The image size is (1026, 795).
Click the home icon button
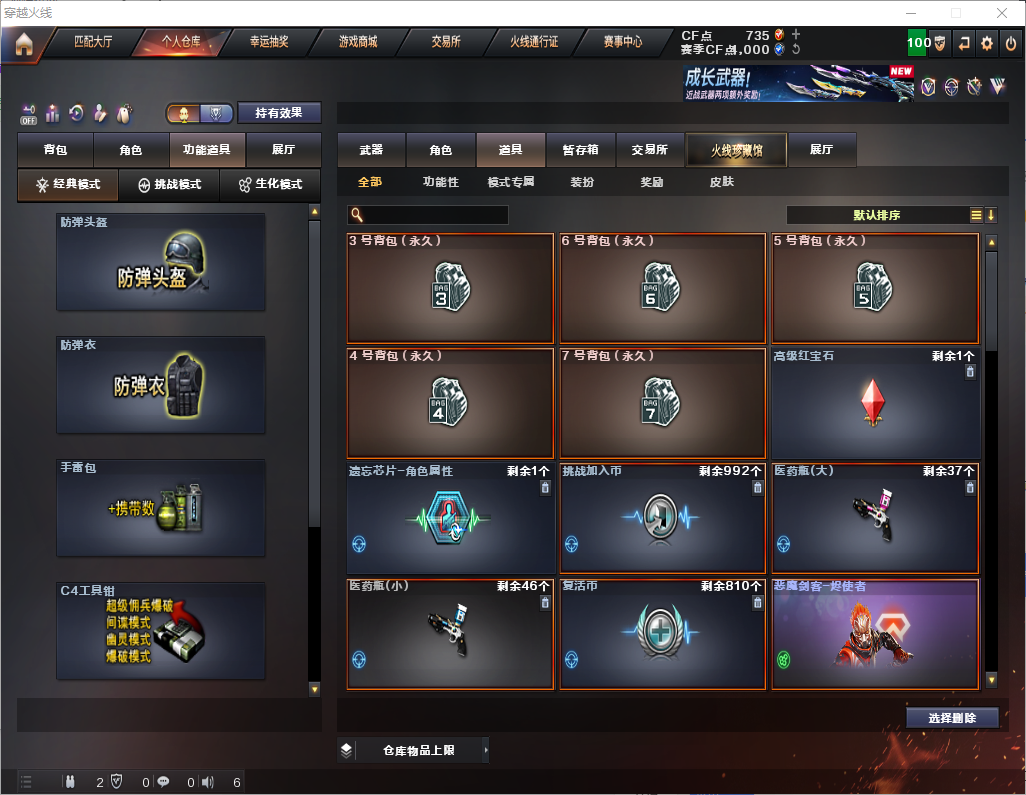24,43
